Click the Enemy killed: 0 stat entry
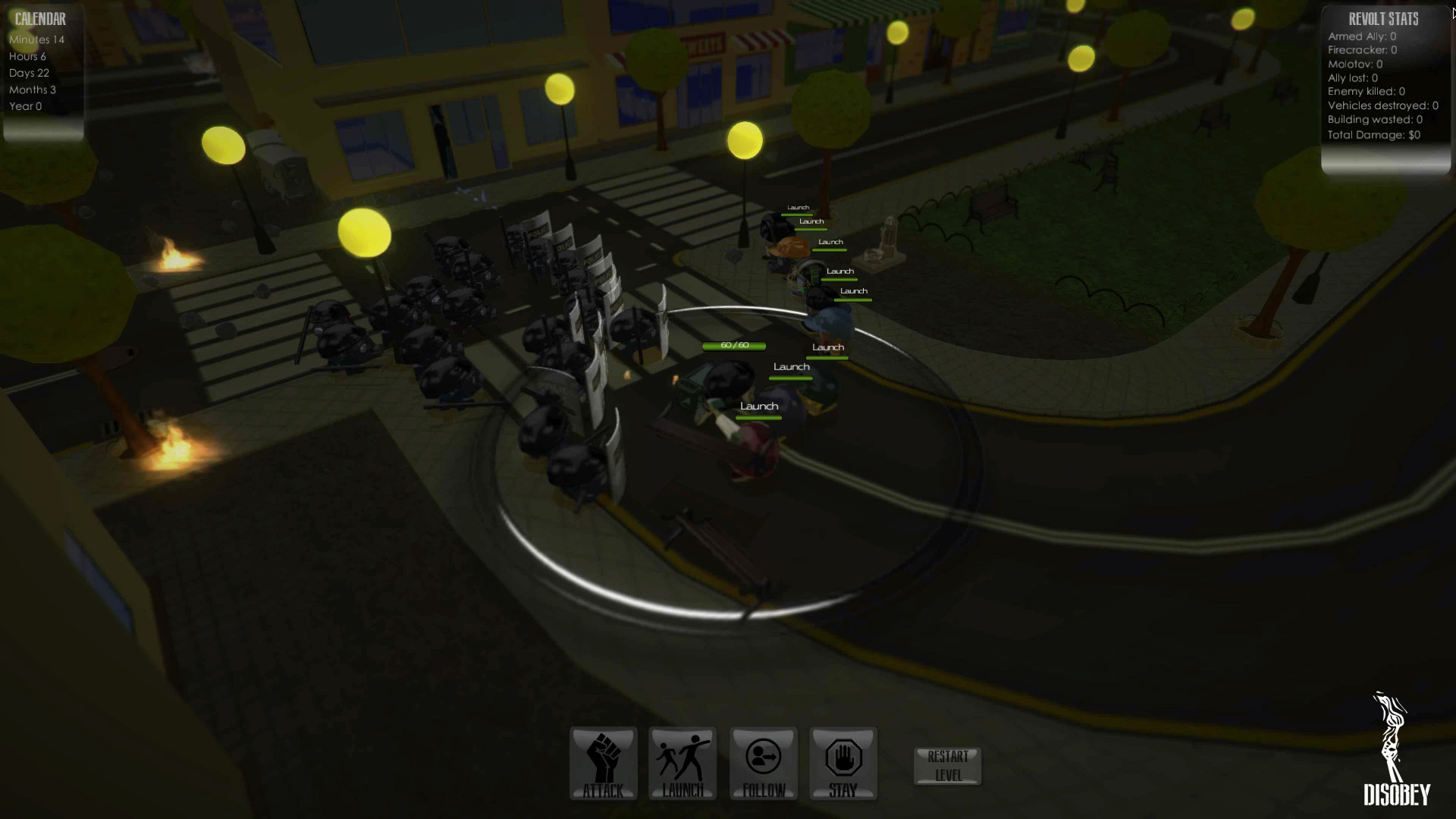 click(x=1365, y=91)
